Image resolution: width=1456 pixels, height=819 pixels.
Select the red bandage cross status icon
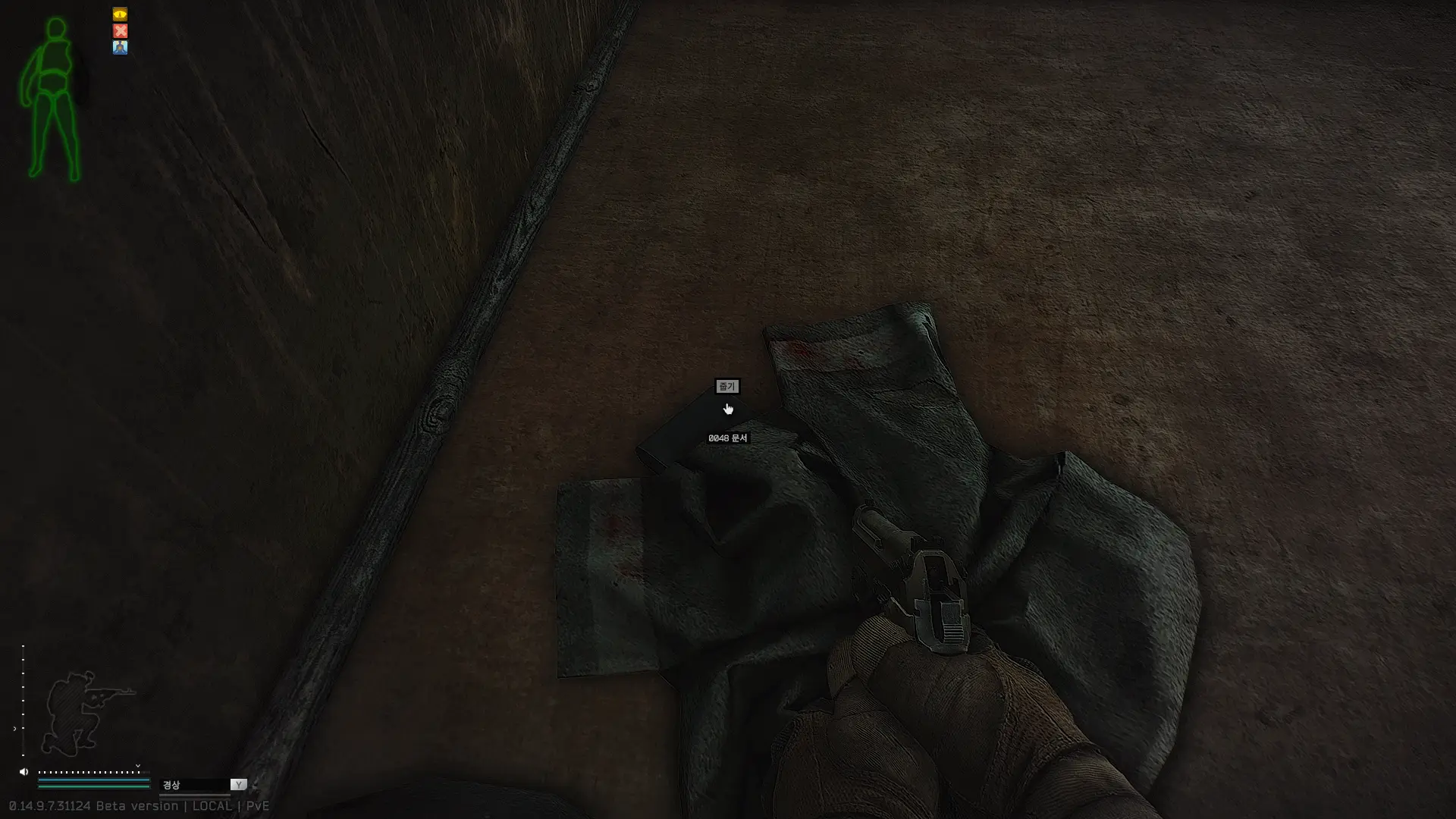coord(120,31)
